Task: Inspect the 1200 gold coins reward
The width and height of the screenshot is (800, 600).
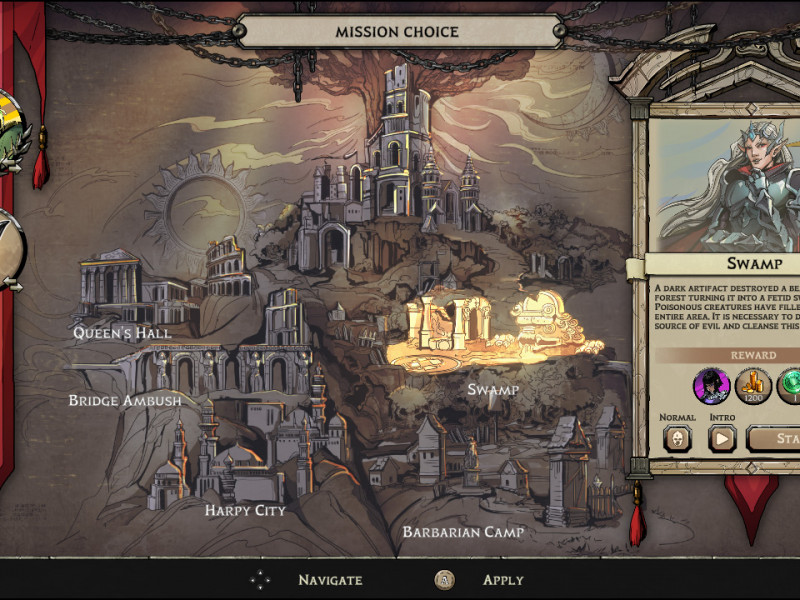Action: 753,385
